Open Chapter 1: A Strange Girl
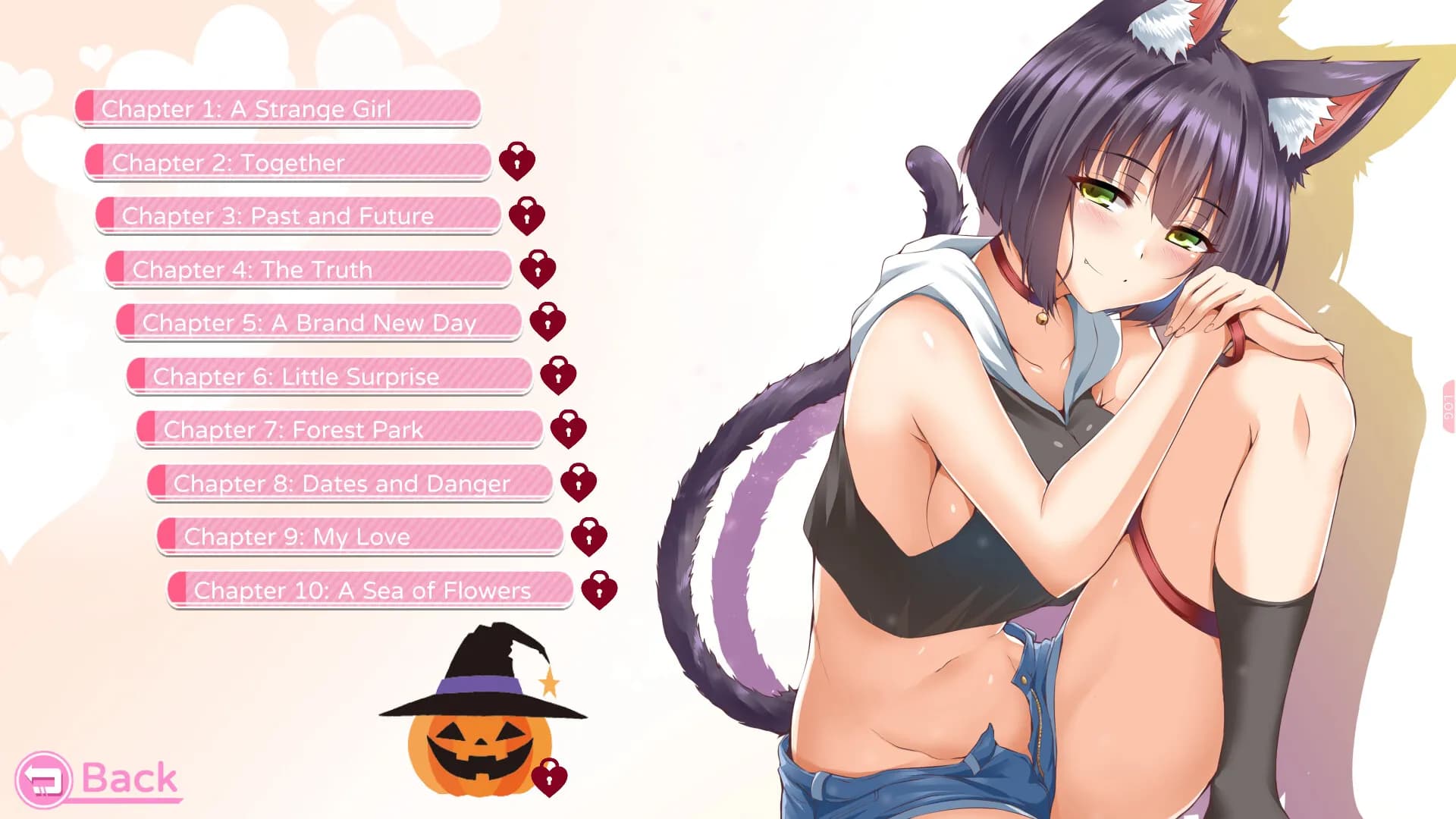 point(277,108)
